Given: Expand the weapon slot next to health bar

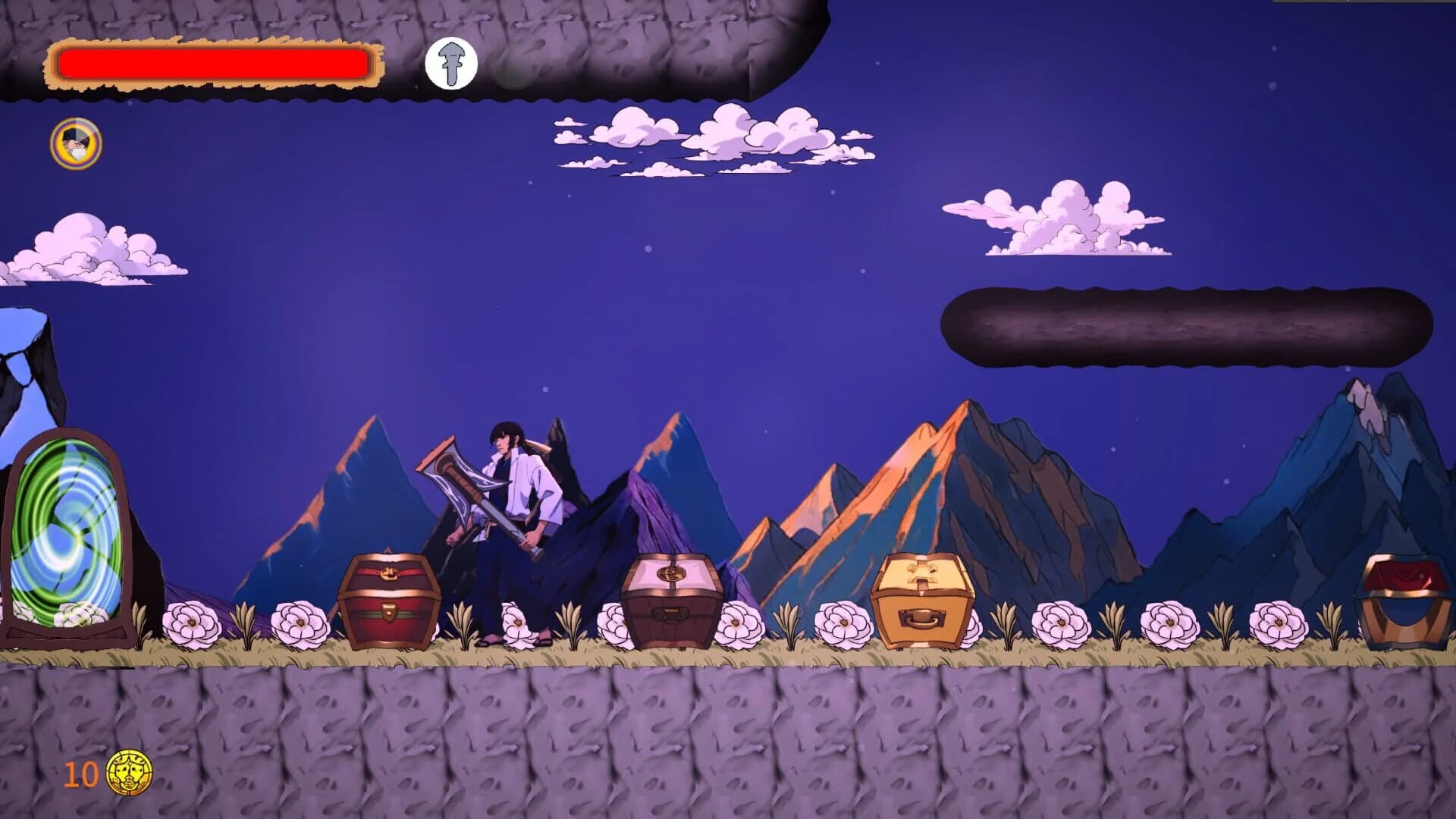Looking at the screenshot, I should (451, 64).
